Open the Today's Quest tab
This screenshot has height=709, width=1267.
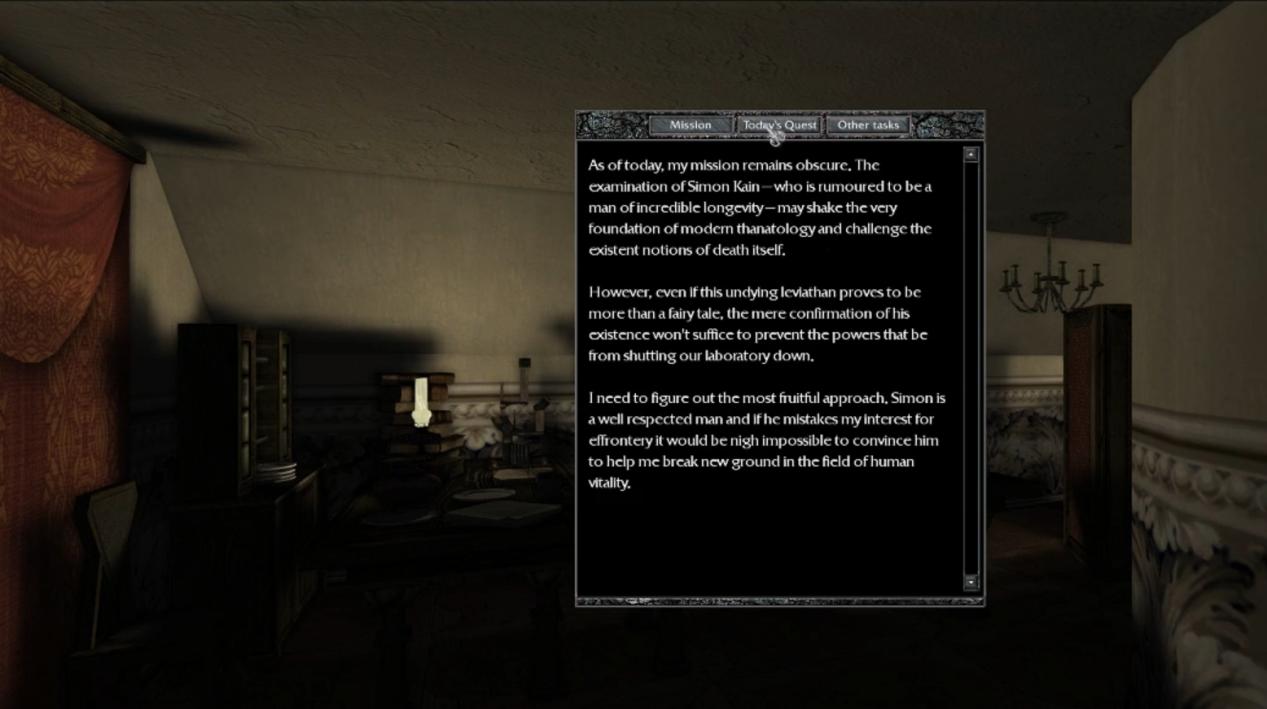[x=779, y=125]
